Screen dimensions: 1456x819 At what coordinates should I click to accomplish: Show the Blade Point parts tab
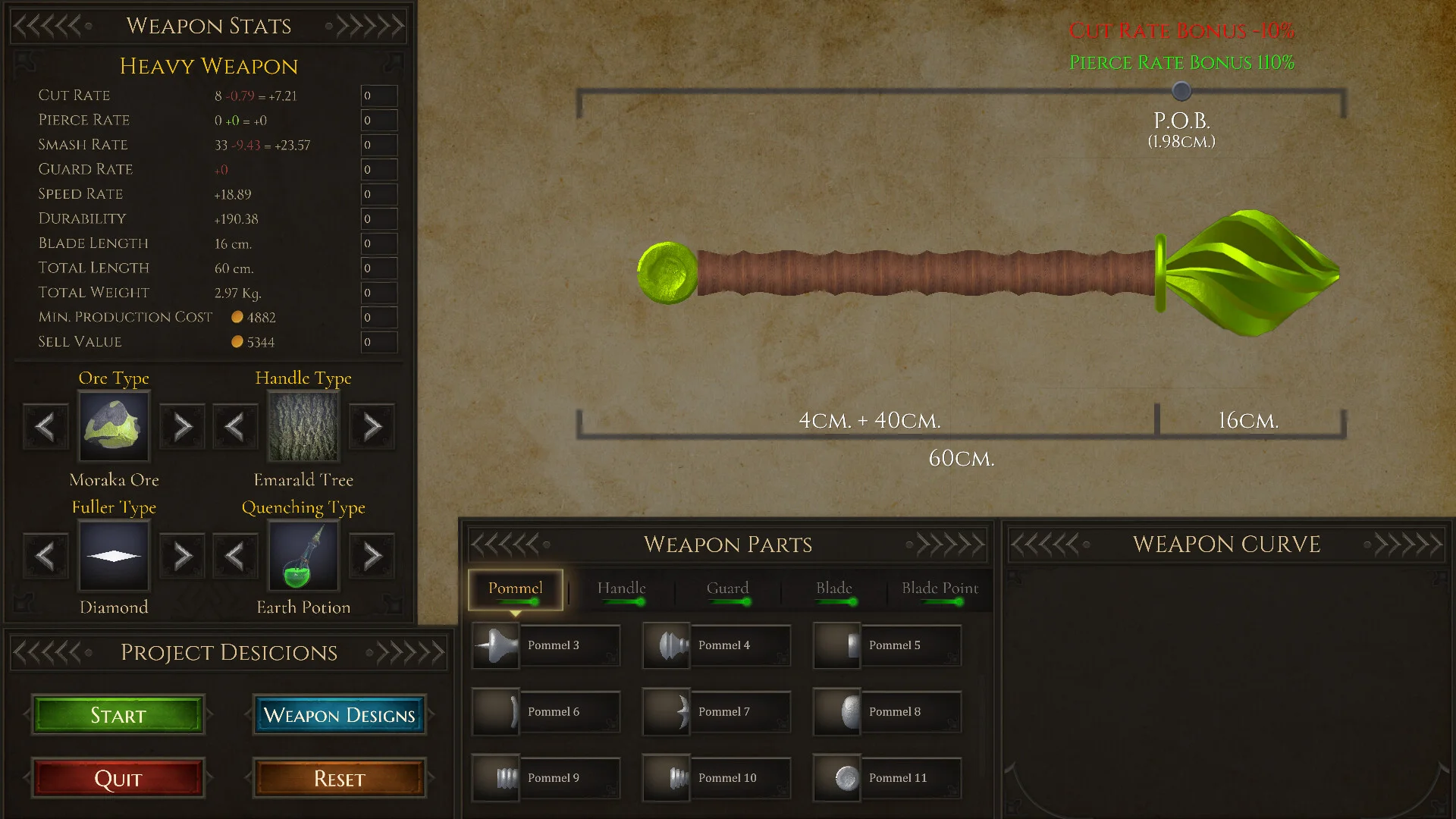[940, 589]
